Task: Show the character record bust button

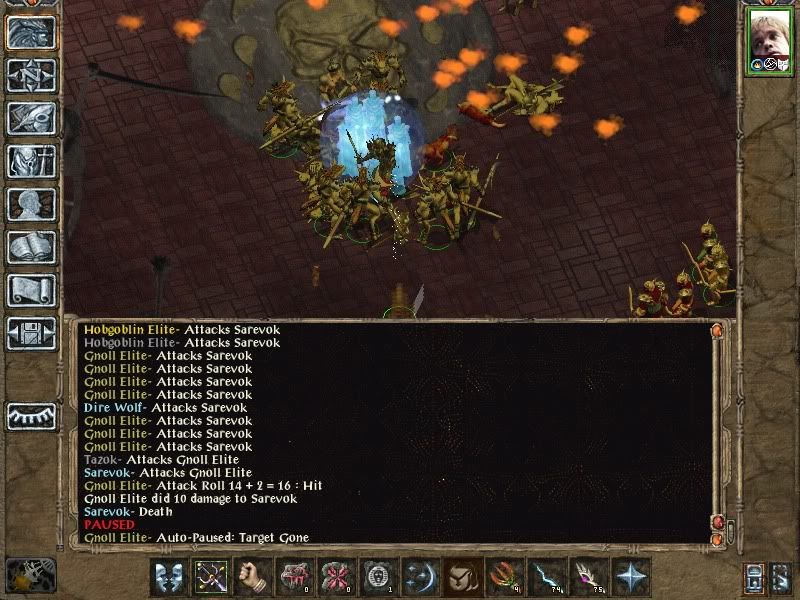Action: click(31, 204)
